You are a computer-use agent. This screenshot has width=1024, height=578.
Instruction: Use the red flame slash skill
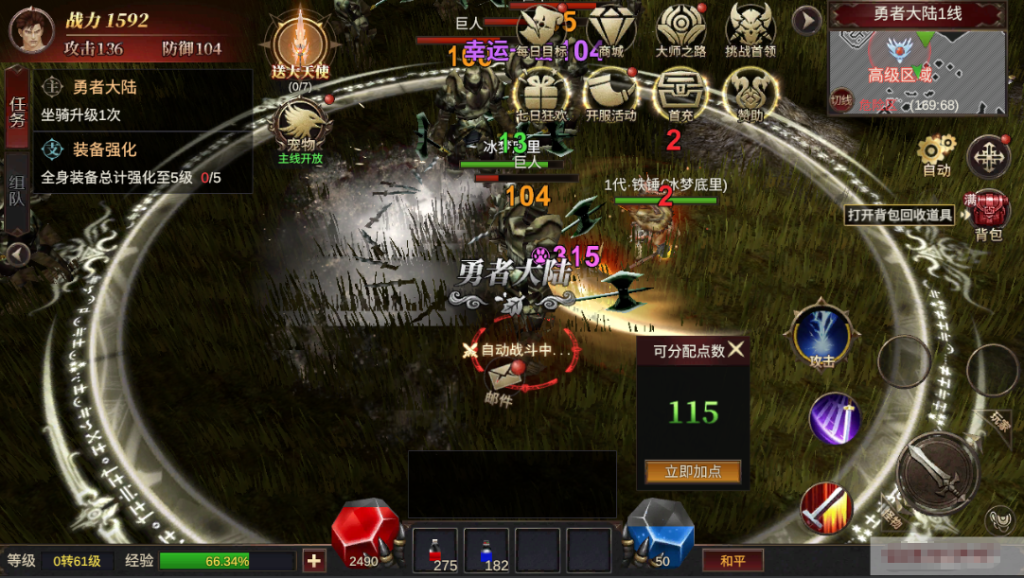pos(826,508)
